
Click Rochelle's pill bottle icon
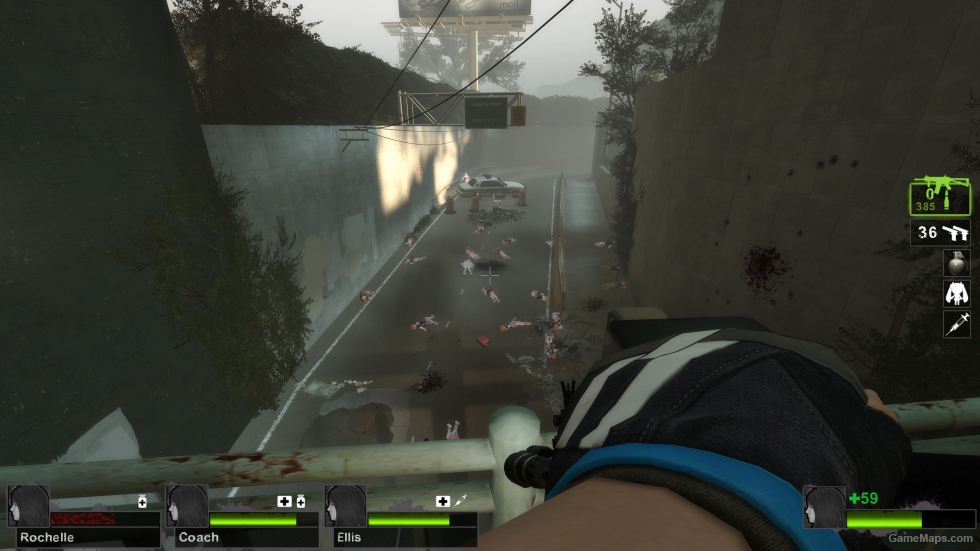142,501
